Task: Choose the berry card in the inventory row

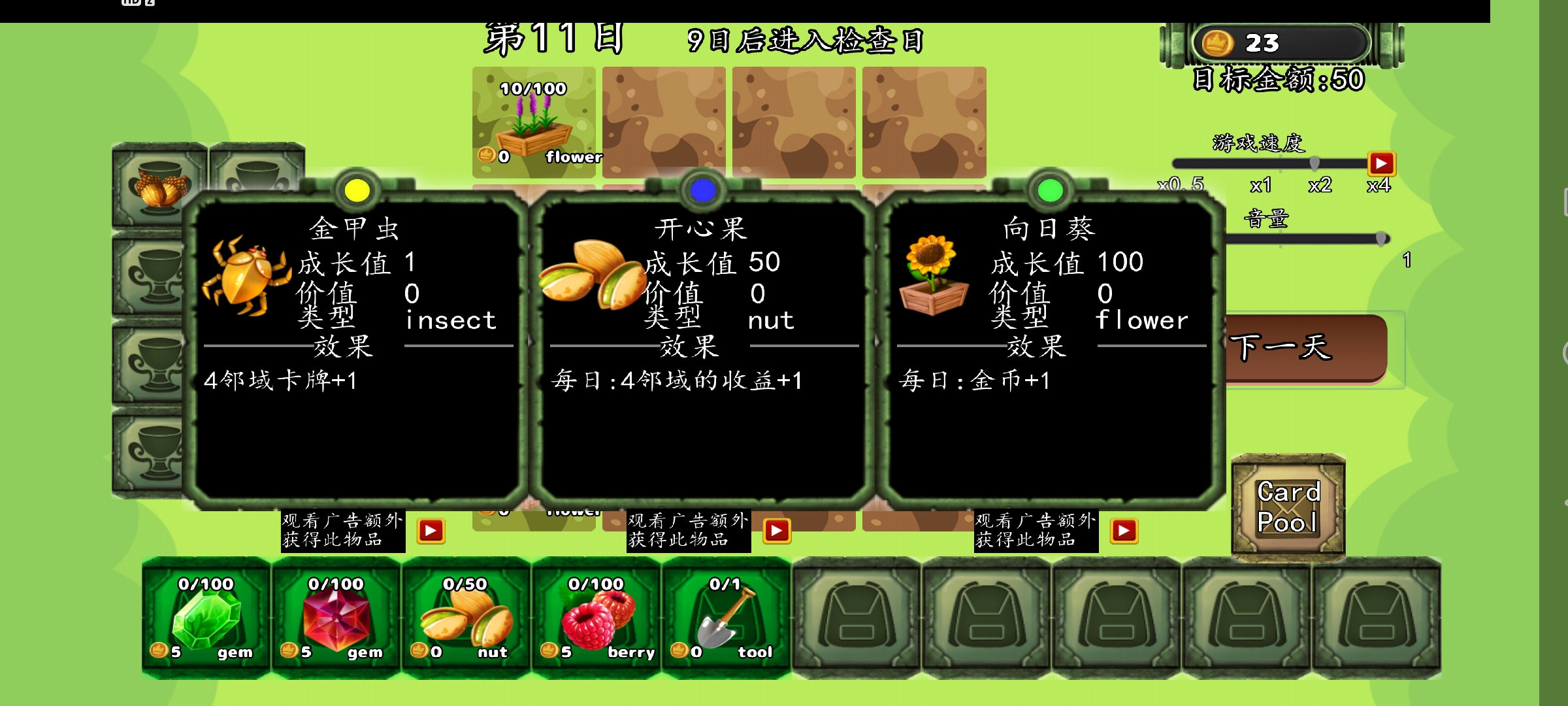Action: (595, 614)
